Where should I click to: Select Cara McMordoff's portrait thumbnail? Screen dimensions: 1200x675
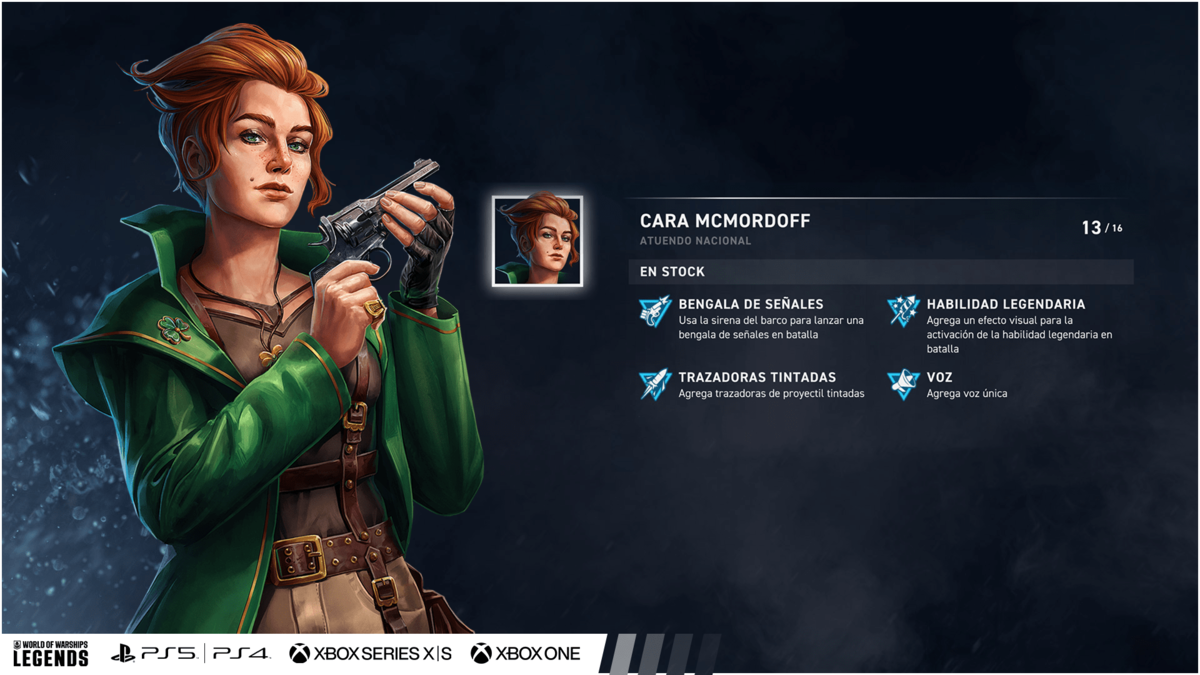coord(537,241)
